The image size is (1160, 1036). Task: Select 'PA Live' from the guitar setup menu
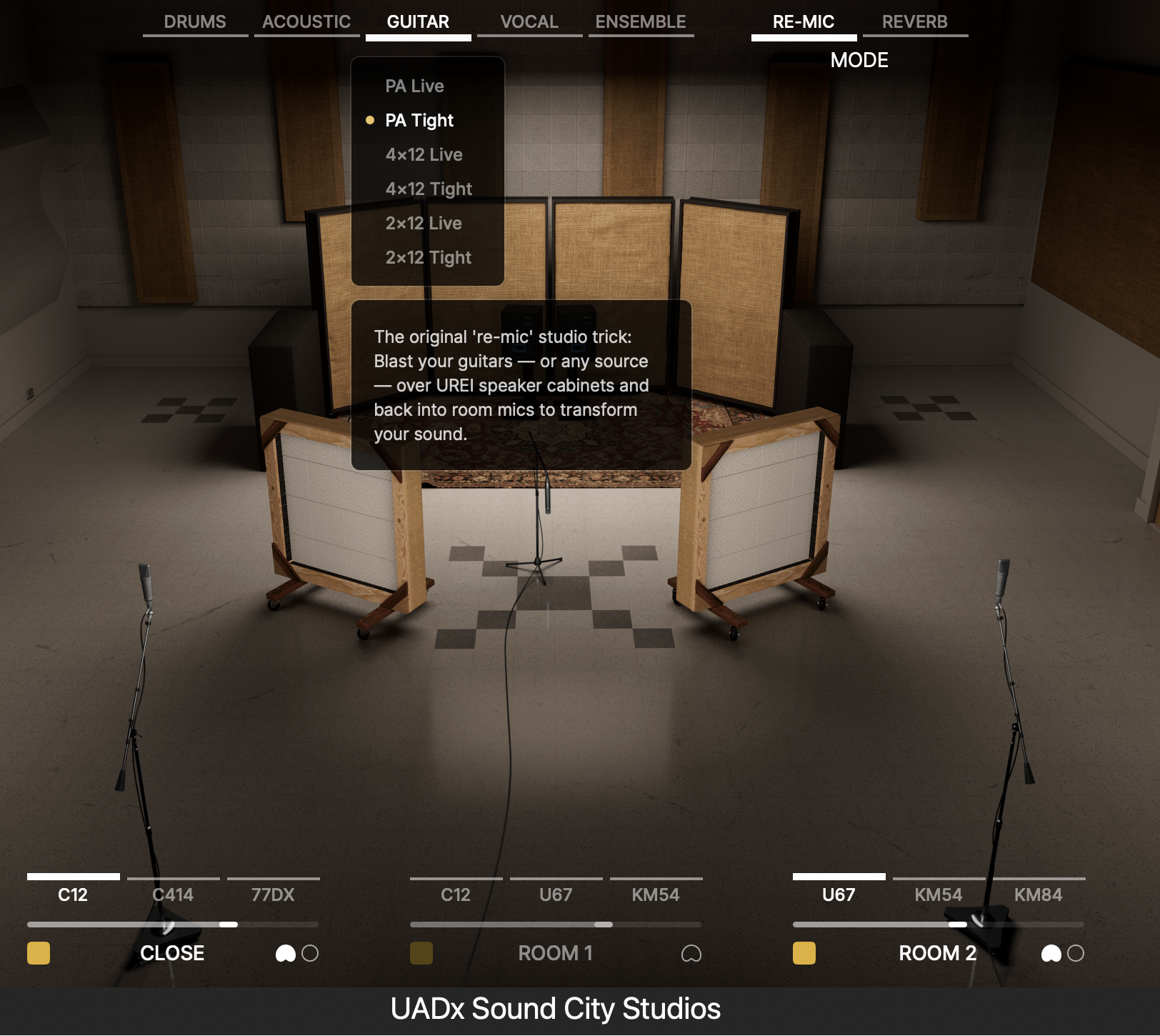point(415,86)
